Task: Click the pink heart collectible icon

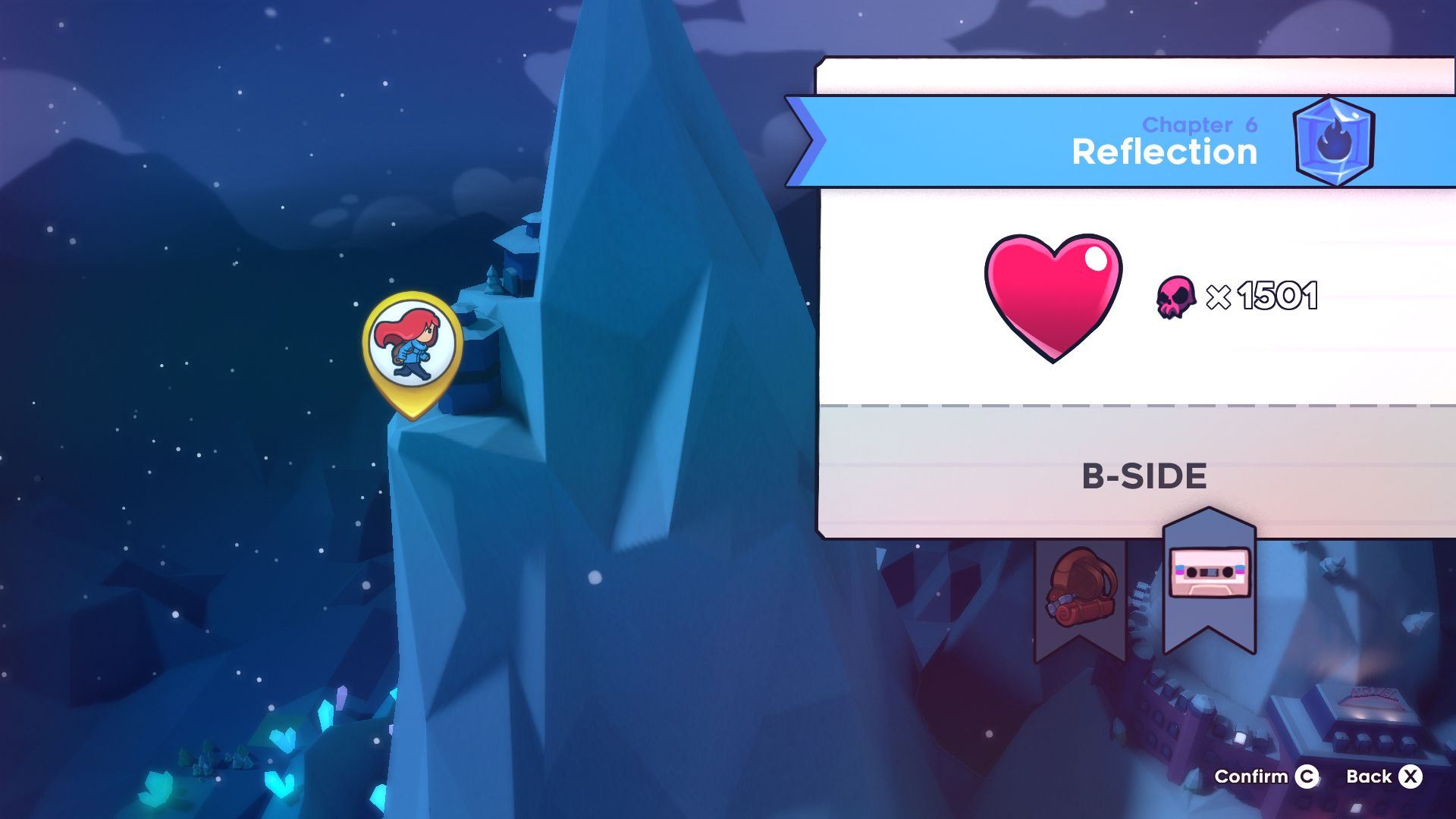Action: (x=1054, y=297)
